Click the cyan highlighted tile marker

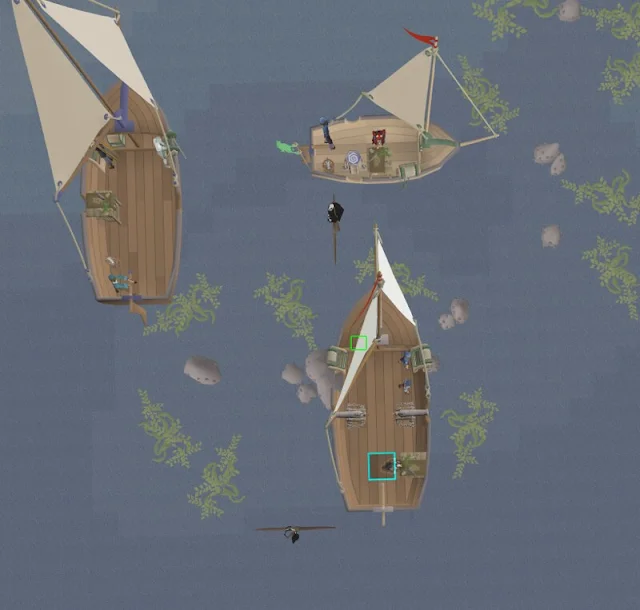tap(382, 466)
